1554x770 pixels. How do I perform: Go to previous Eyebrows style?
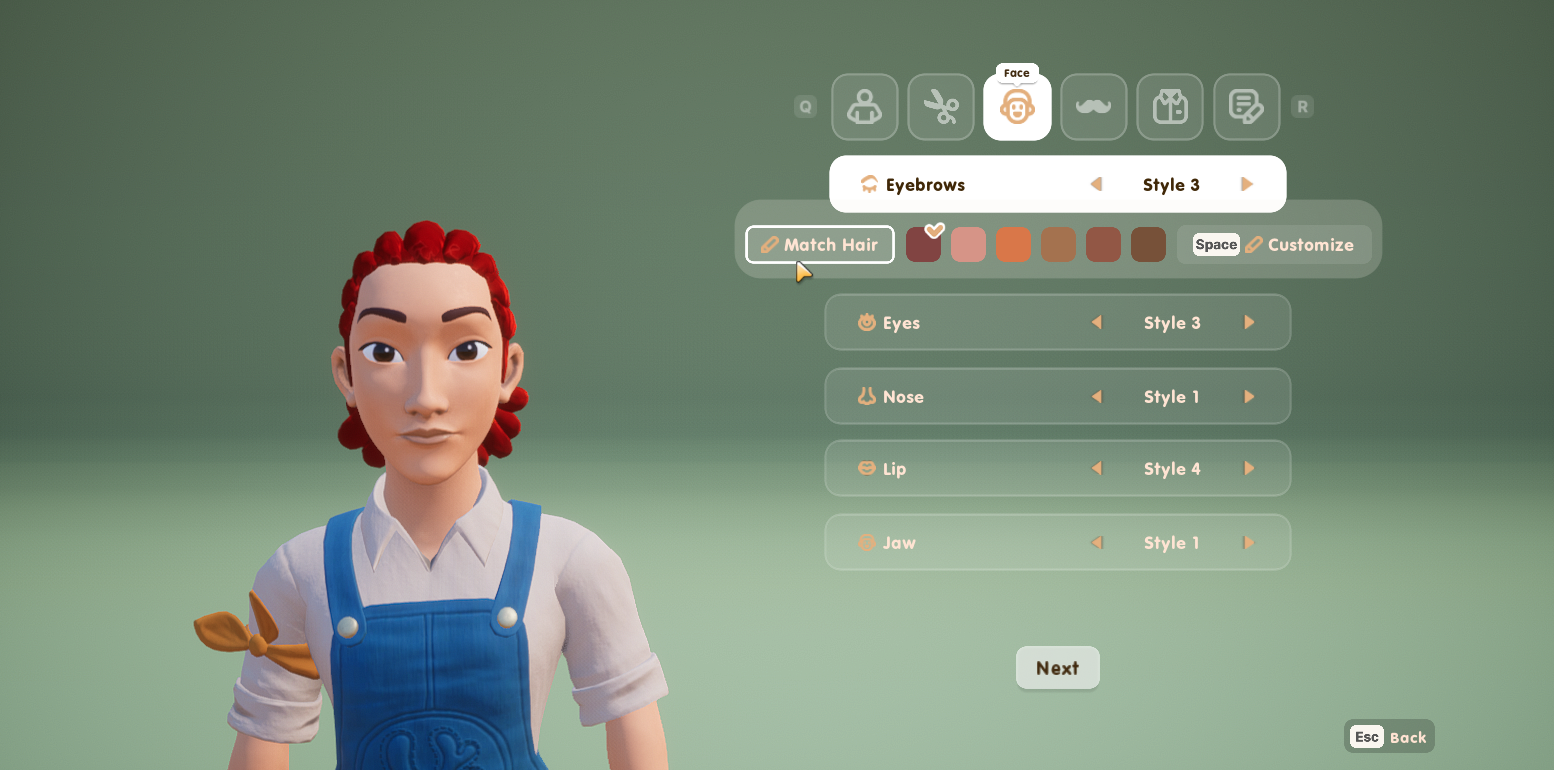coord(1096,184)
